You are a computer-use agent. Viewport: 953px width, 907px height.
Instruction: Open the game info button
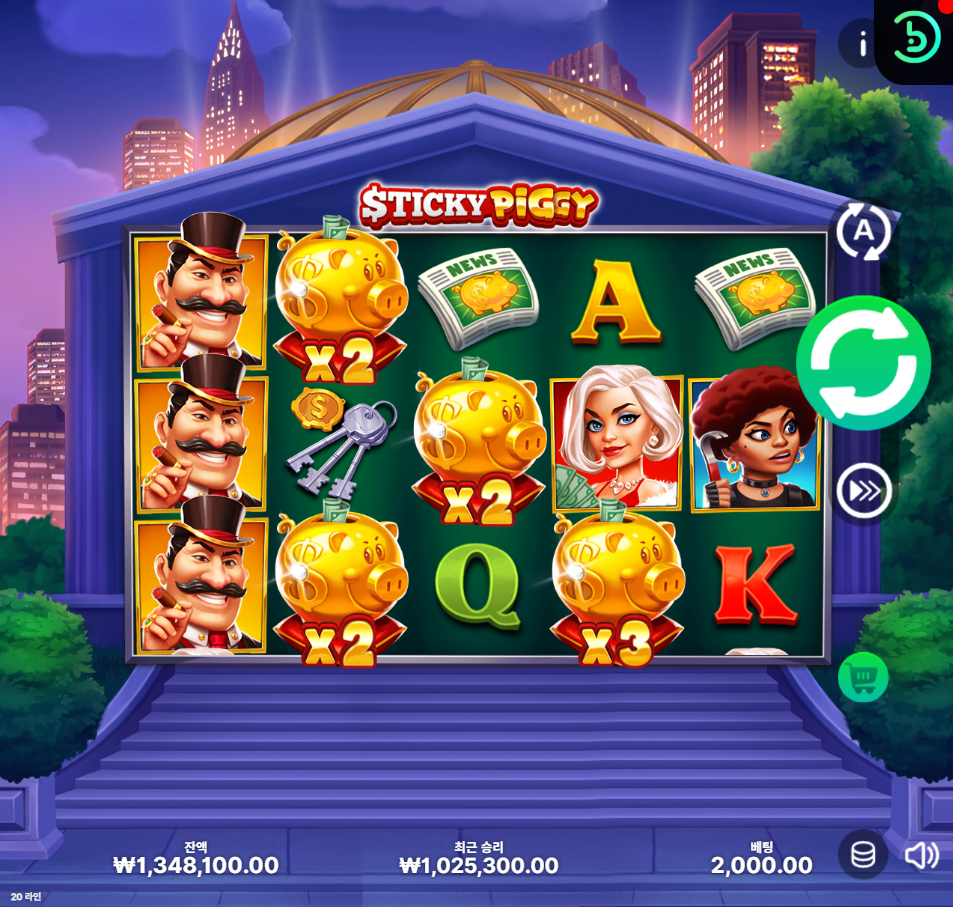point(860,44)
